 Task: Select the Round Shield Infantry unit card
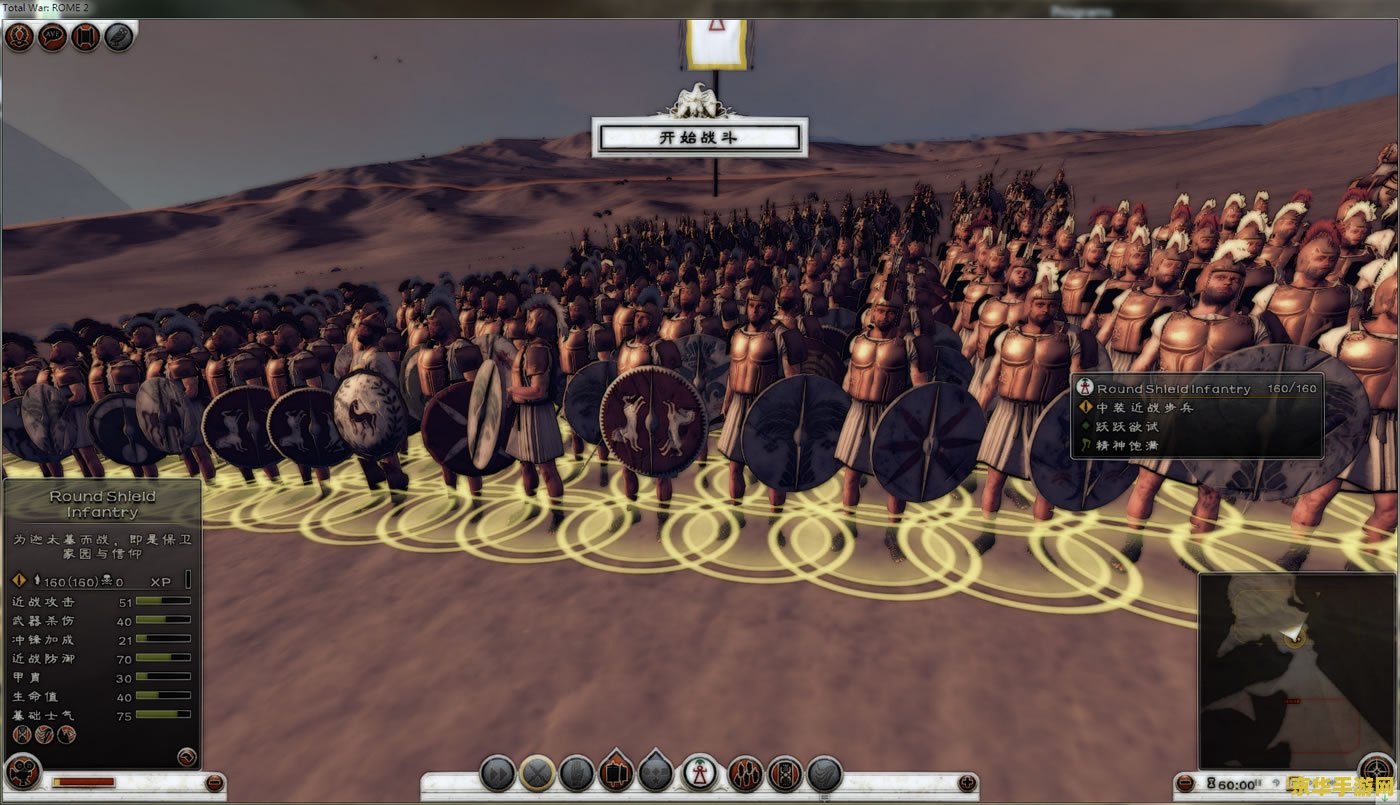[x=700, y=772]
